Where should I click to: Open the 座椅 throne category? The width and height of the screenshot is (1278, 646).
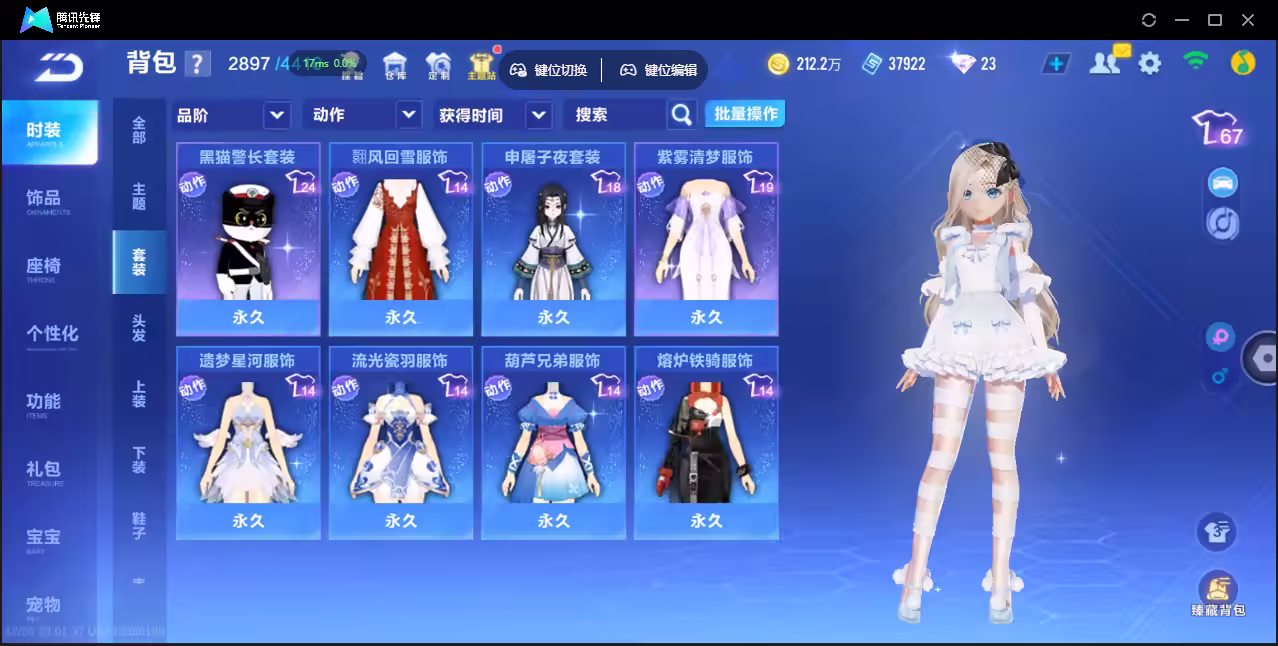(45, 267)
